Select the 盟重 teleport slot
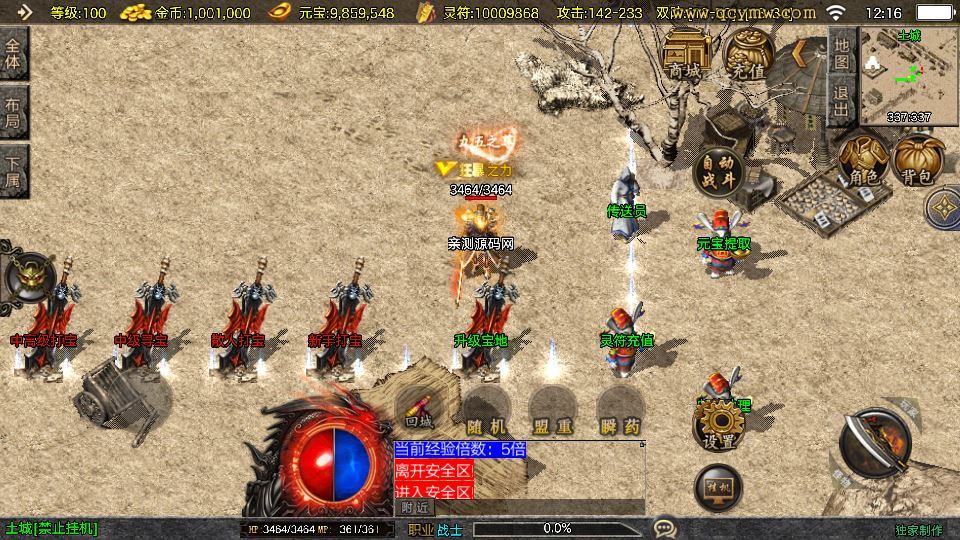Screen dimensions: 960x540 [x=553, y=410]
